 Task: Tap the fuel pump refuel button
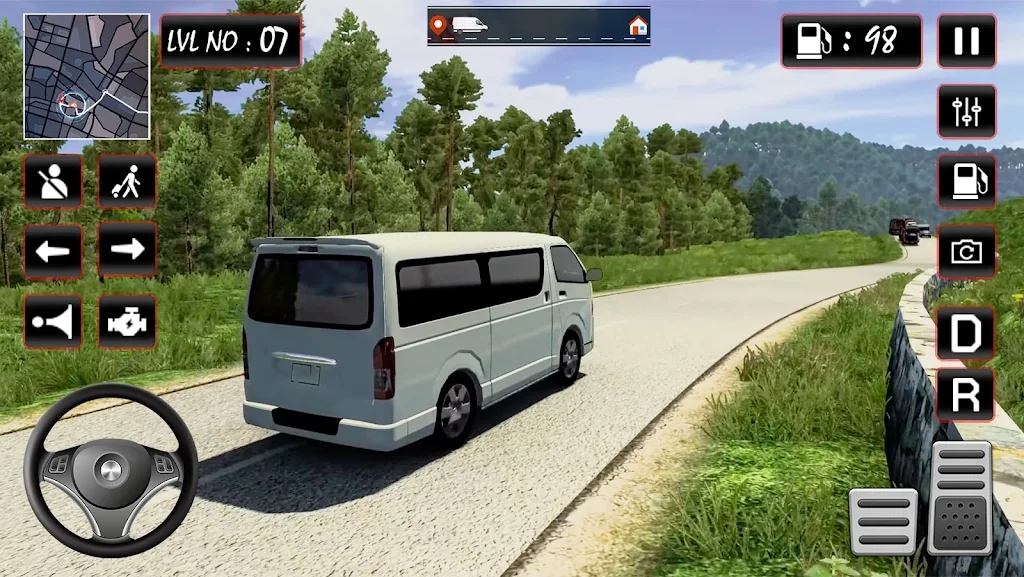pyautogui.click(x=966, y=181)
